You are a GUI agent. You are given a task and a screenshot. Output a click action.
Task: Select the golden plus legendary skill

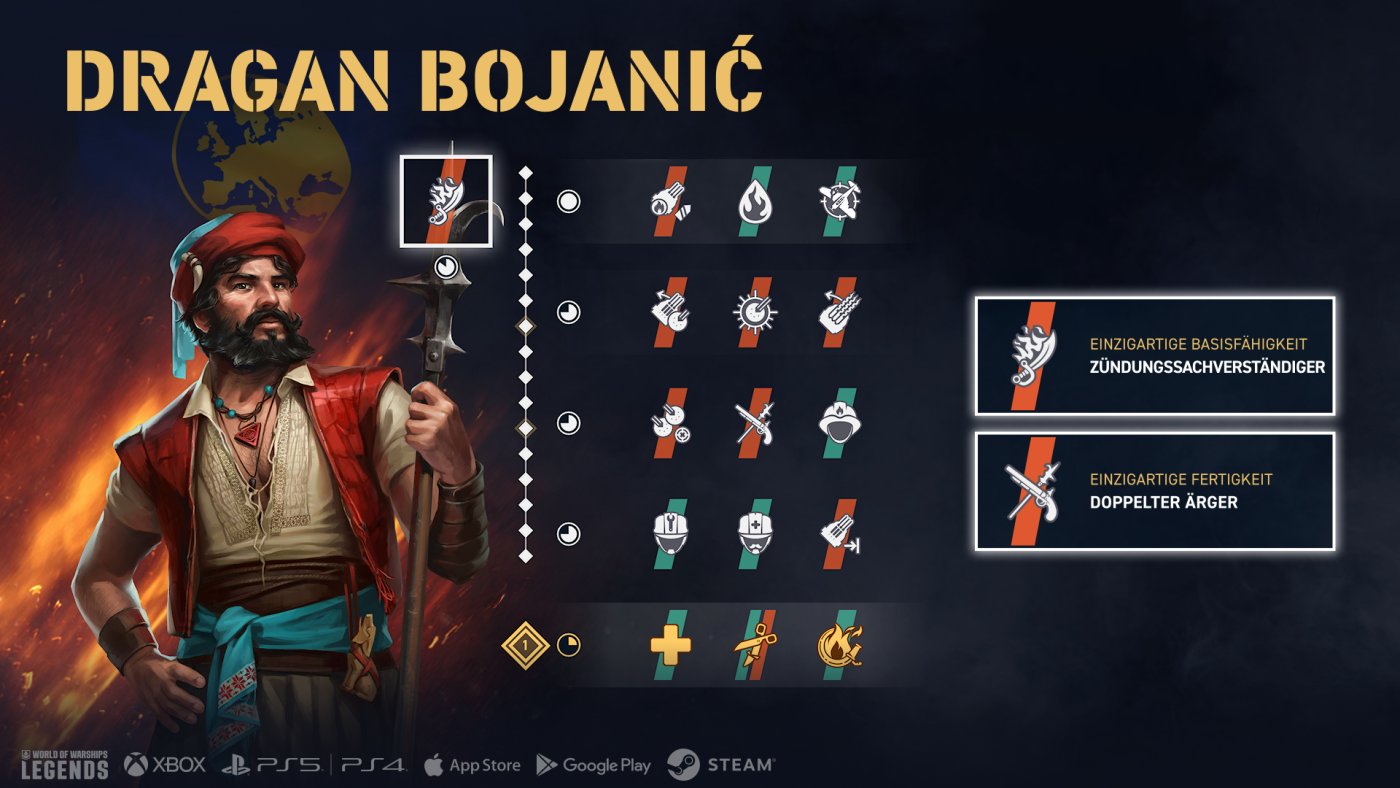coord(671,645)
